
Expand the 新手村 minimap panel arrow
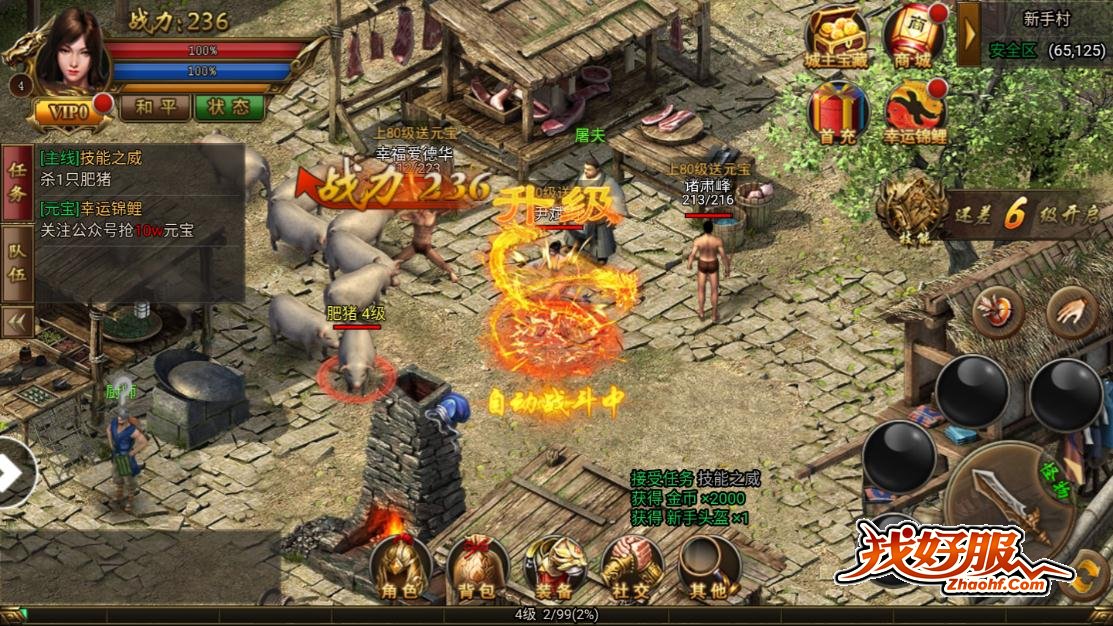[968, 33]
